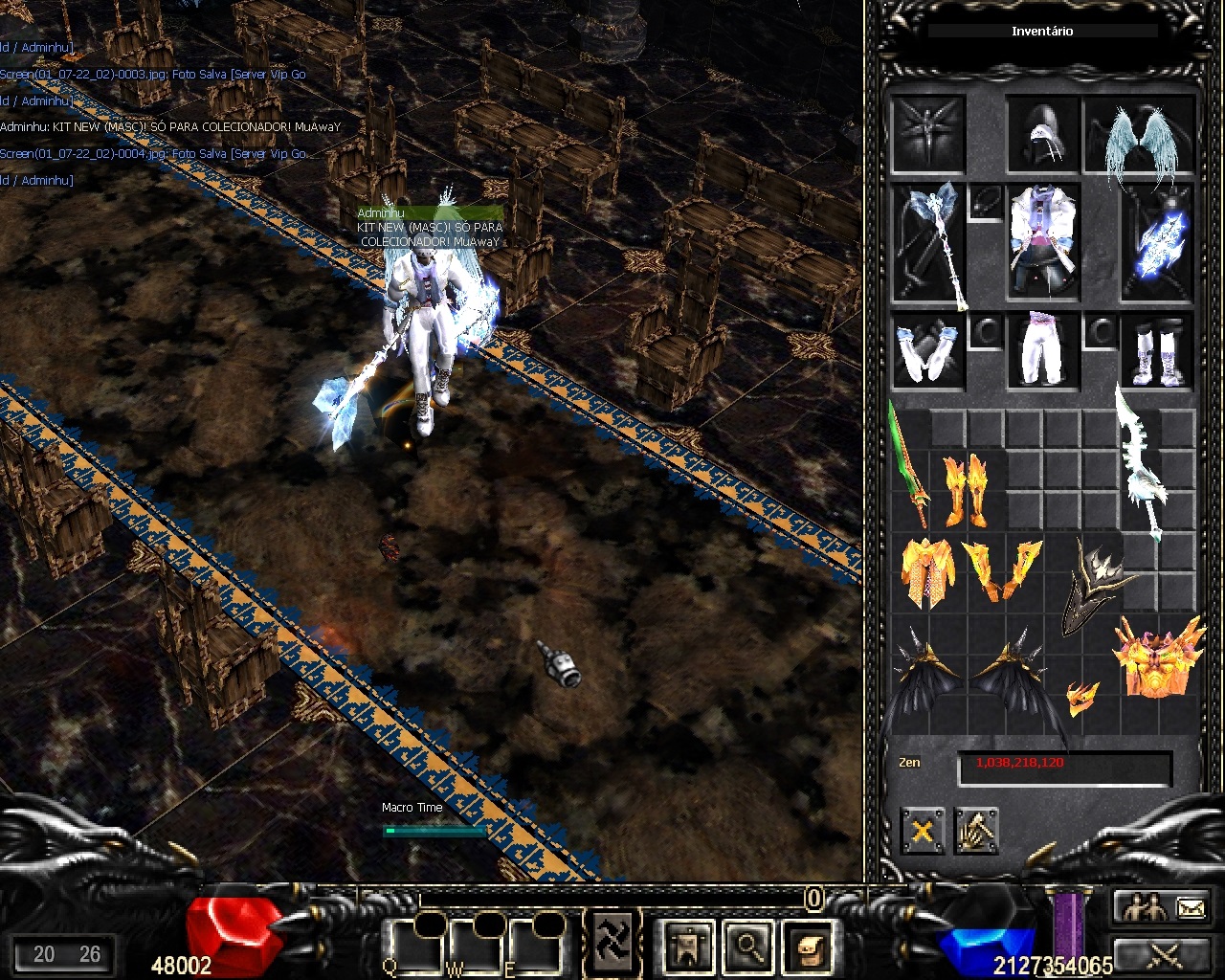Select the equipped helmet slot
This screenshot has width=1225, height=980.
[1043, 135]
